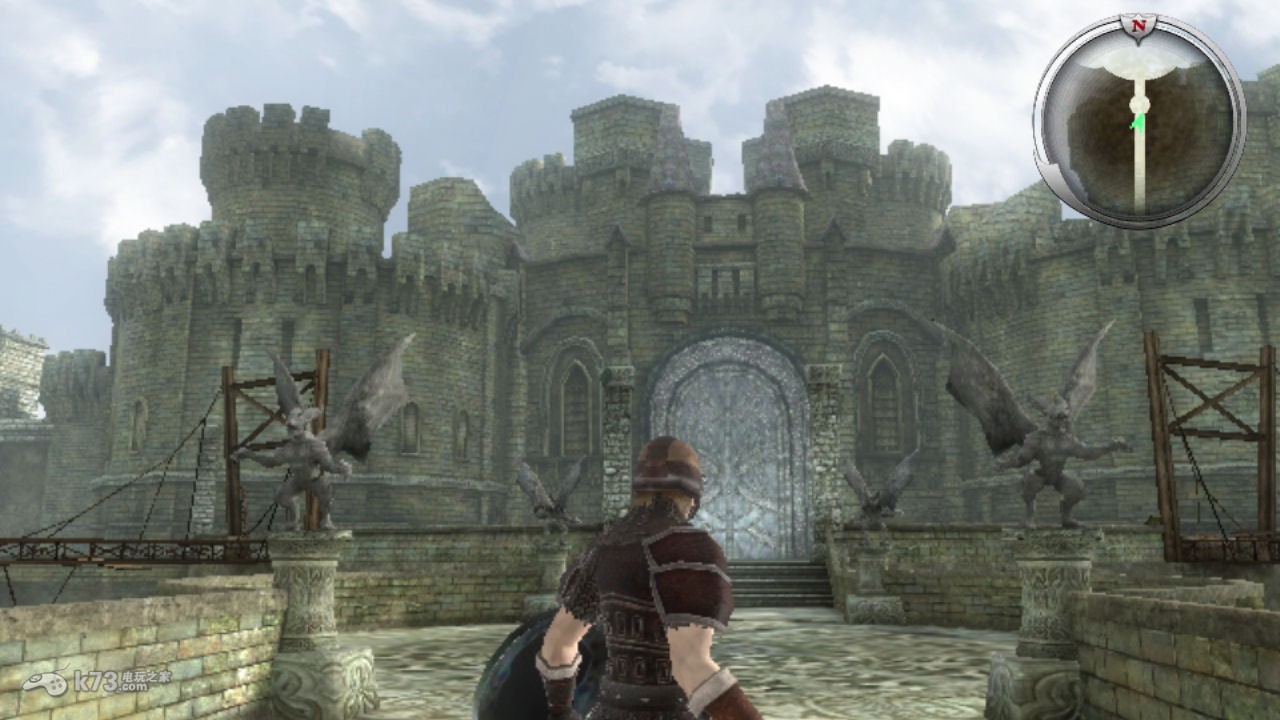Screen dimensions: 1280x720
Task: Select the green player arrow on minimap
Action: pos(1137,122)
